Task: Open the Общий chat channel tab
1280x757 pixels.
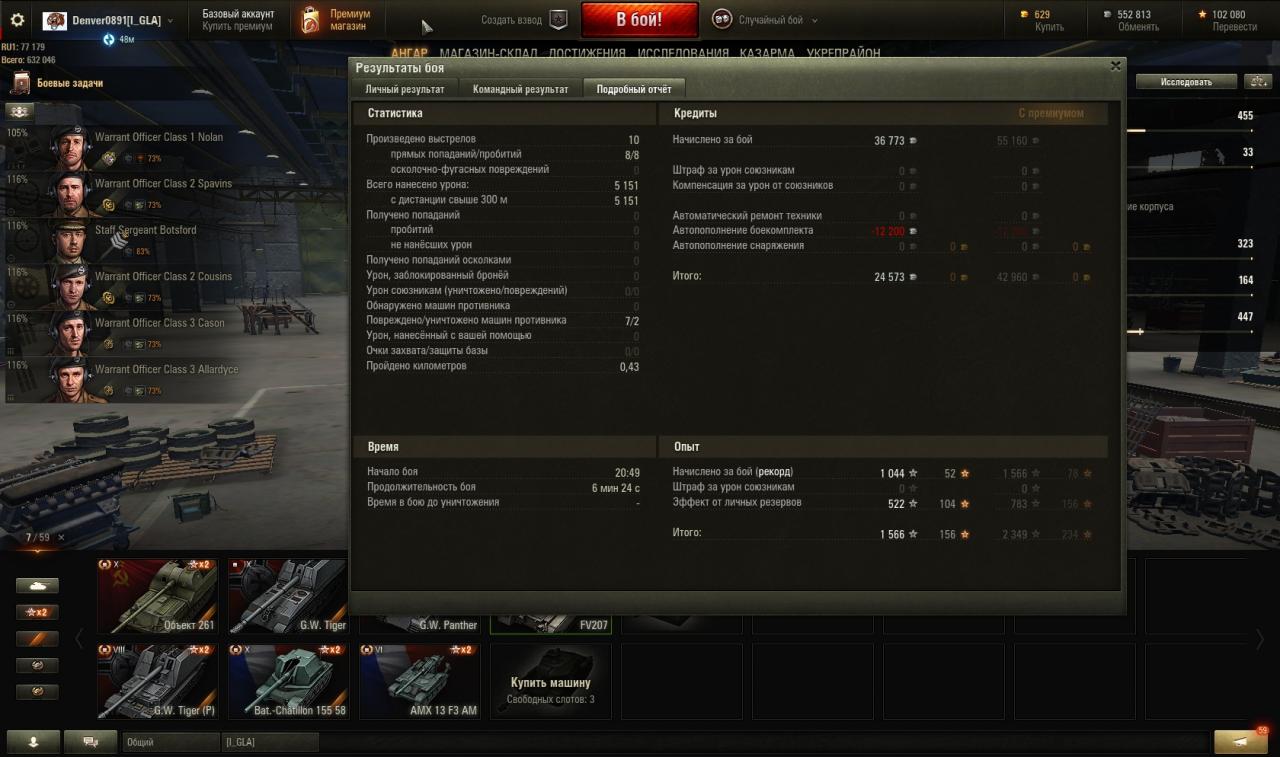Action: click(170, 742)
